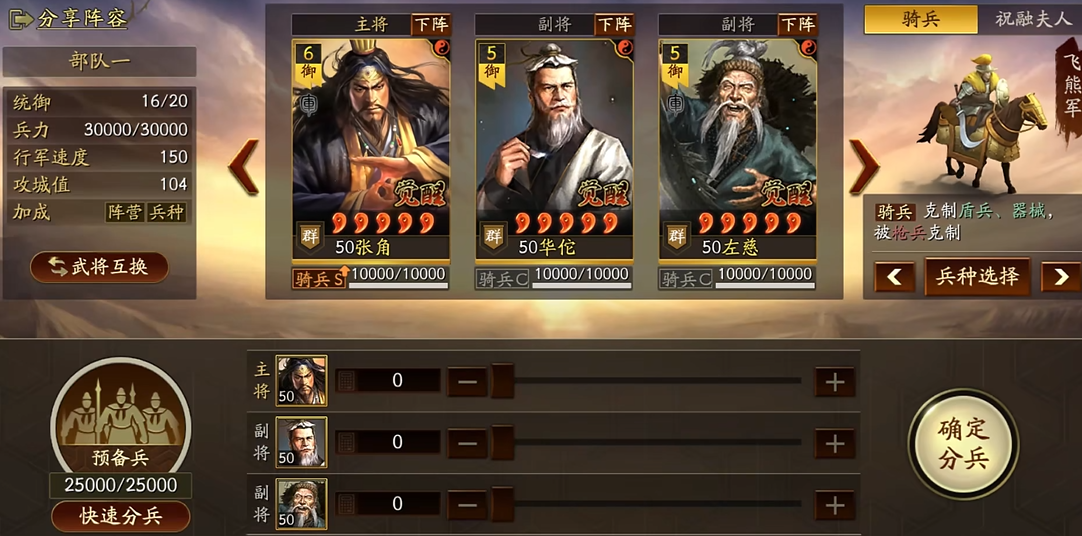The width and height of the screenshot is (1082, 536).
Task: Use 快速分兵 quick allocation
Action: [120, 516]
